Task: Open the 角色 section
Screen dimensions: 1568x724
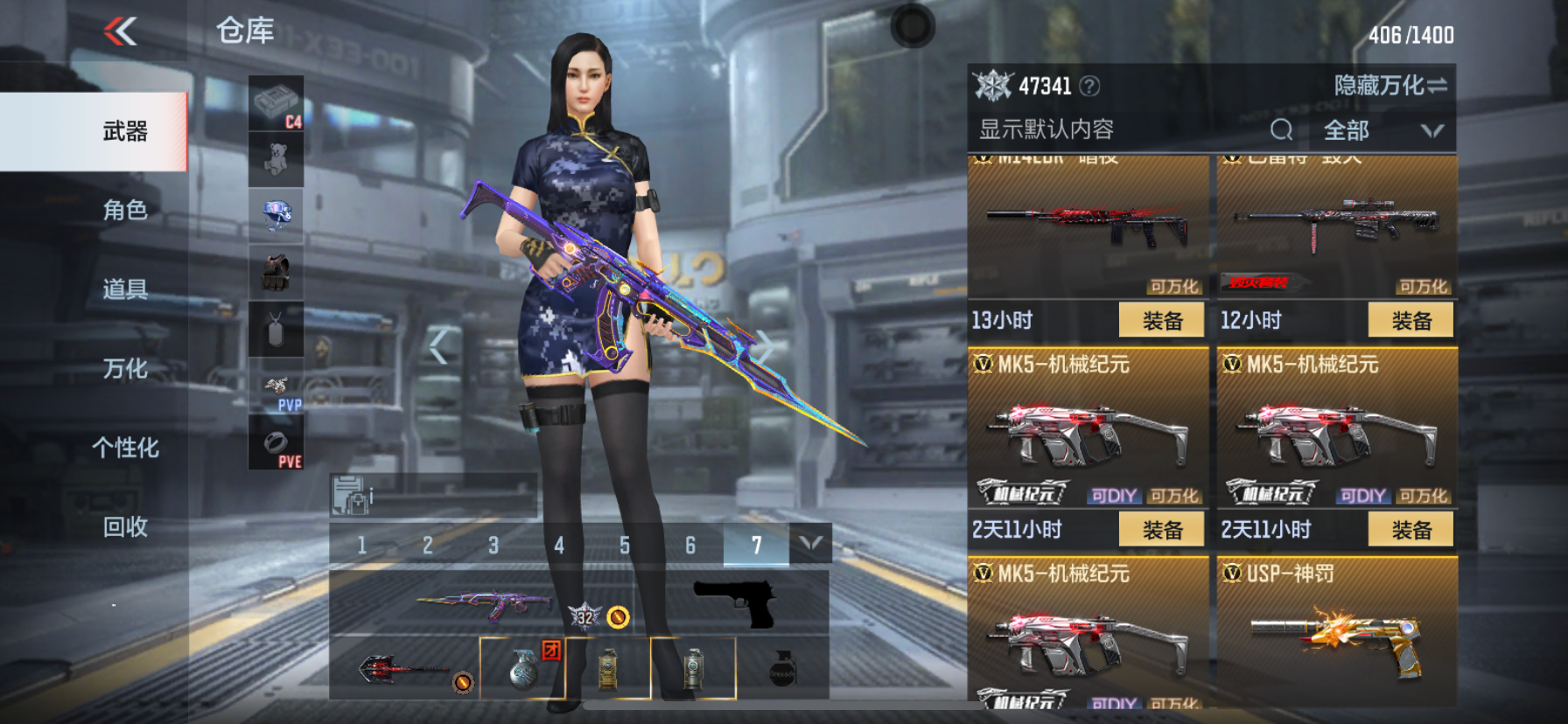Action: (125, 210)
